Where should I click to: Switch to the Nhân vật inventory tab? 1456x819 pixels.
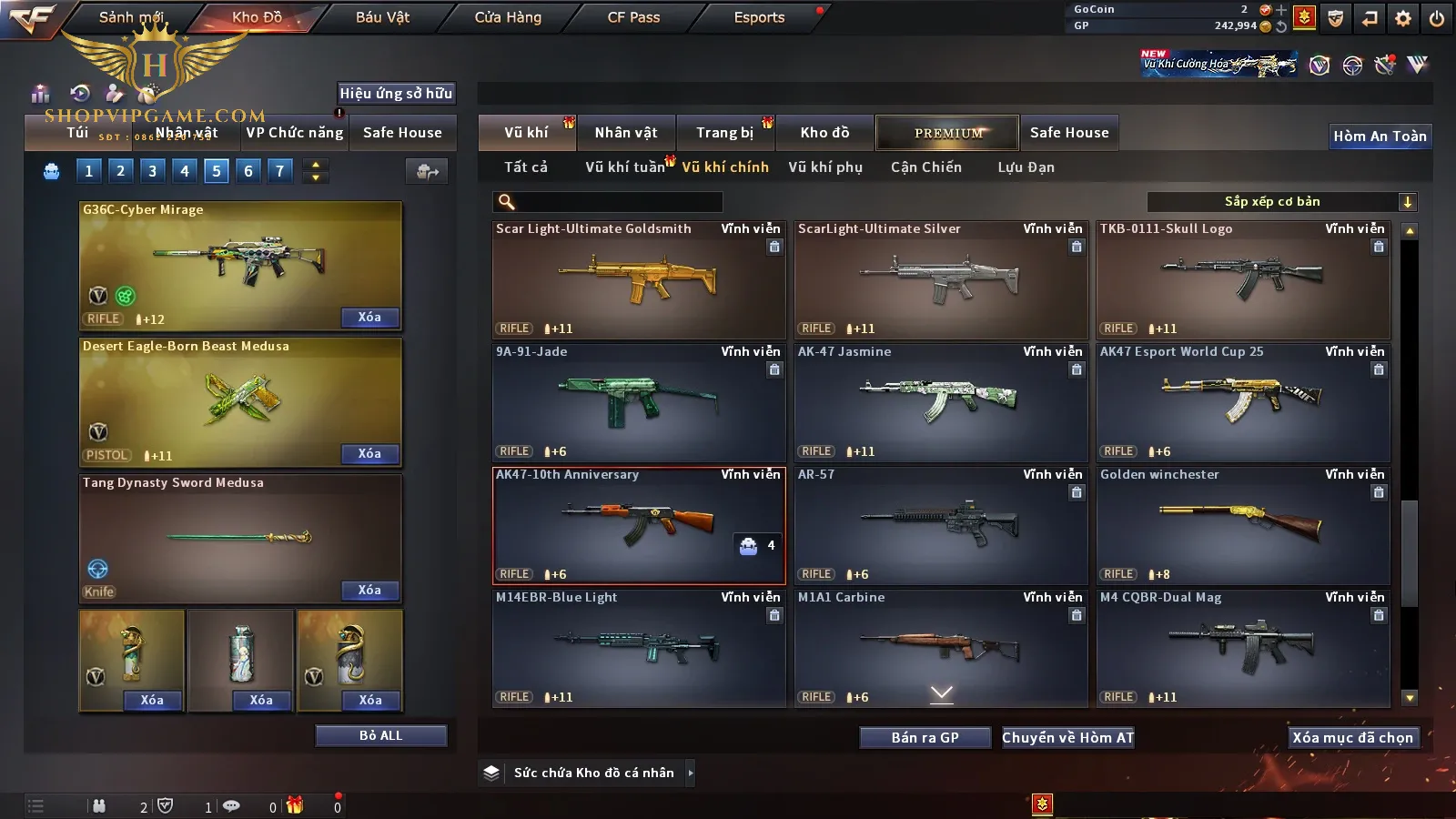(x=625, y=133)
